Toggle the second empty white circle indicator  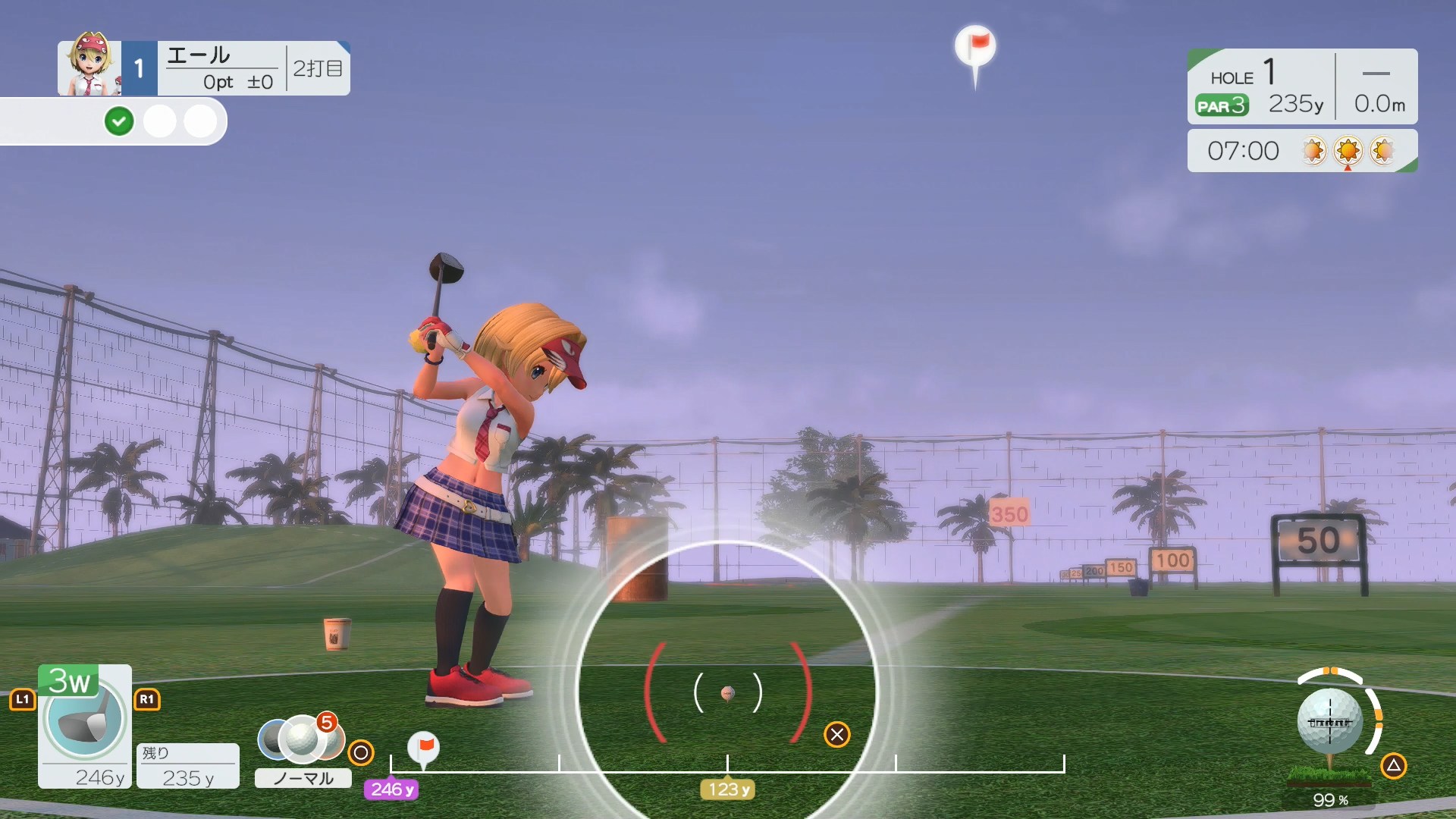[x=200, y=121]
